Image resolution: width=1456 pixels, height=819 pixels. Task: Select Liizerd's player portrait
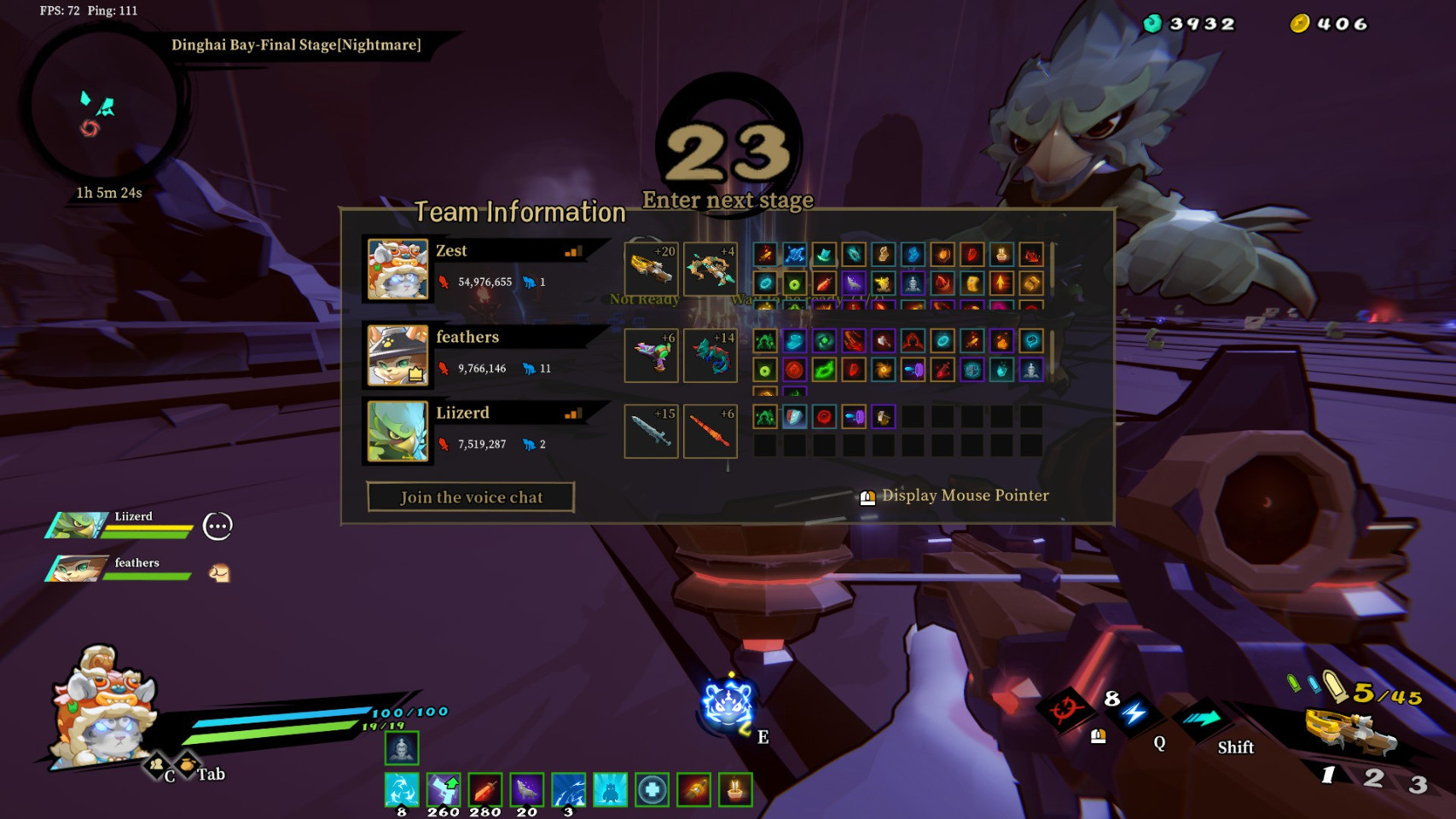[397, 432]
